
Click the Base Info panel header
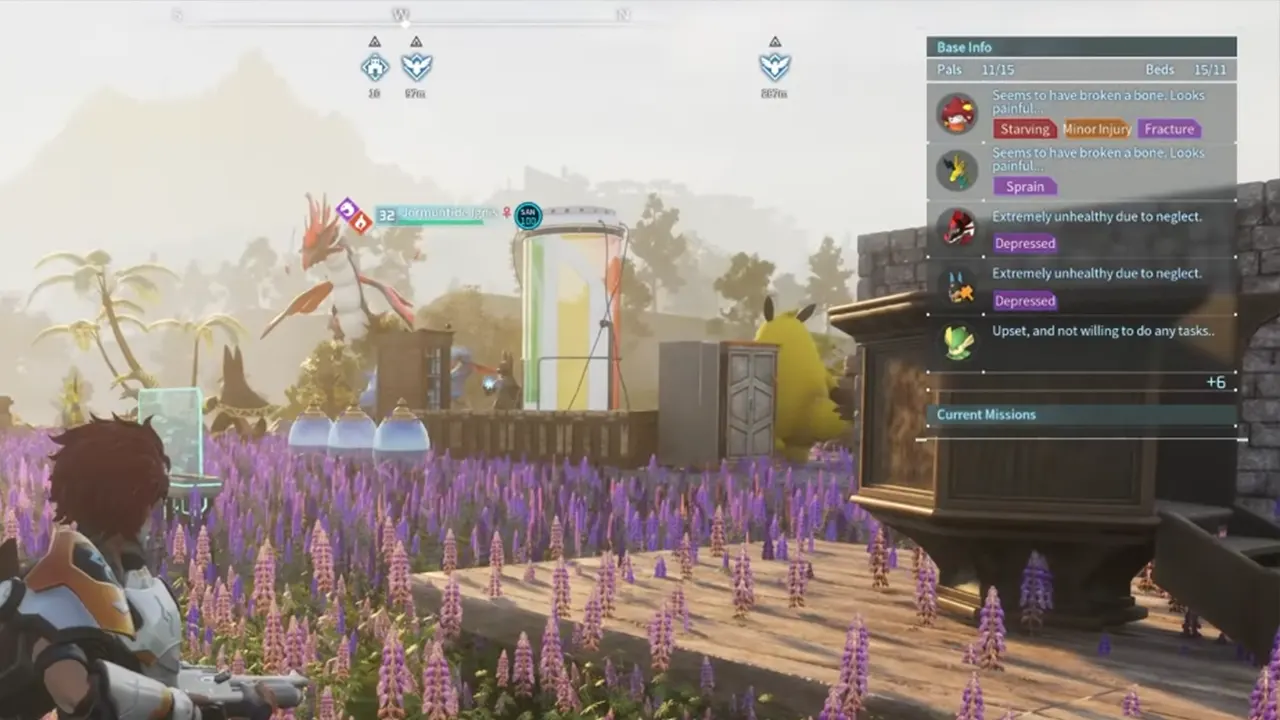tap(1081, 47)
